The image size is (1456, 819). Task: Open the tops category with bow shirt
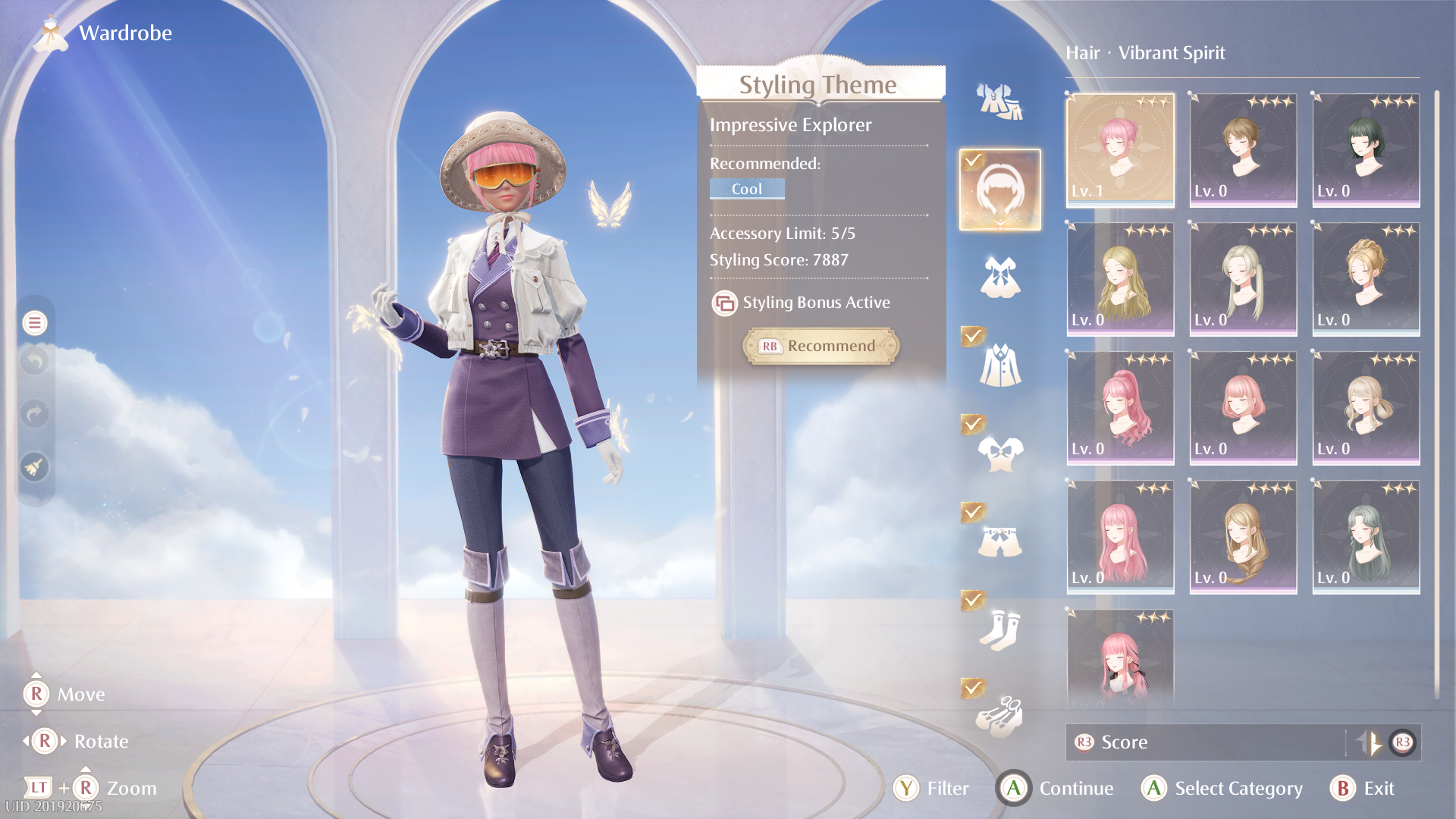tap(999, 453)
